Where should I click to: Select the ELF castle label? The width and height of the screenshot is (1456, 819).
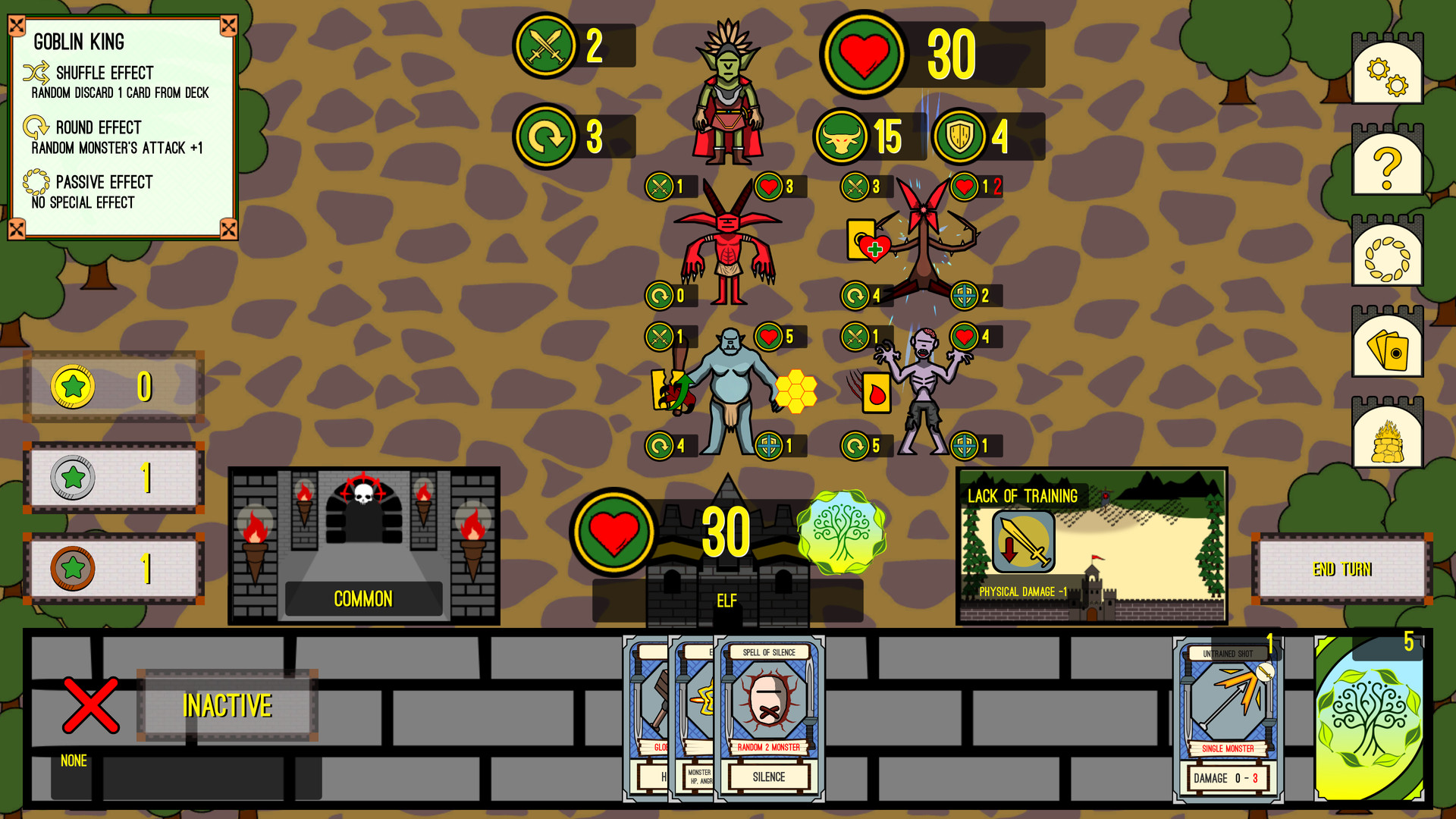pyautogui.click(x=727, y=600)
